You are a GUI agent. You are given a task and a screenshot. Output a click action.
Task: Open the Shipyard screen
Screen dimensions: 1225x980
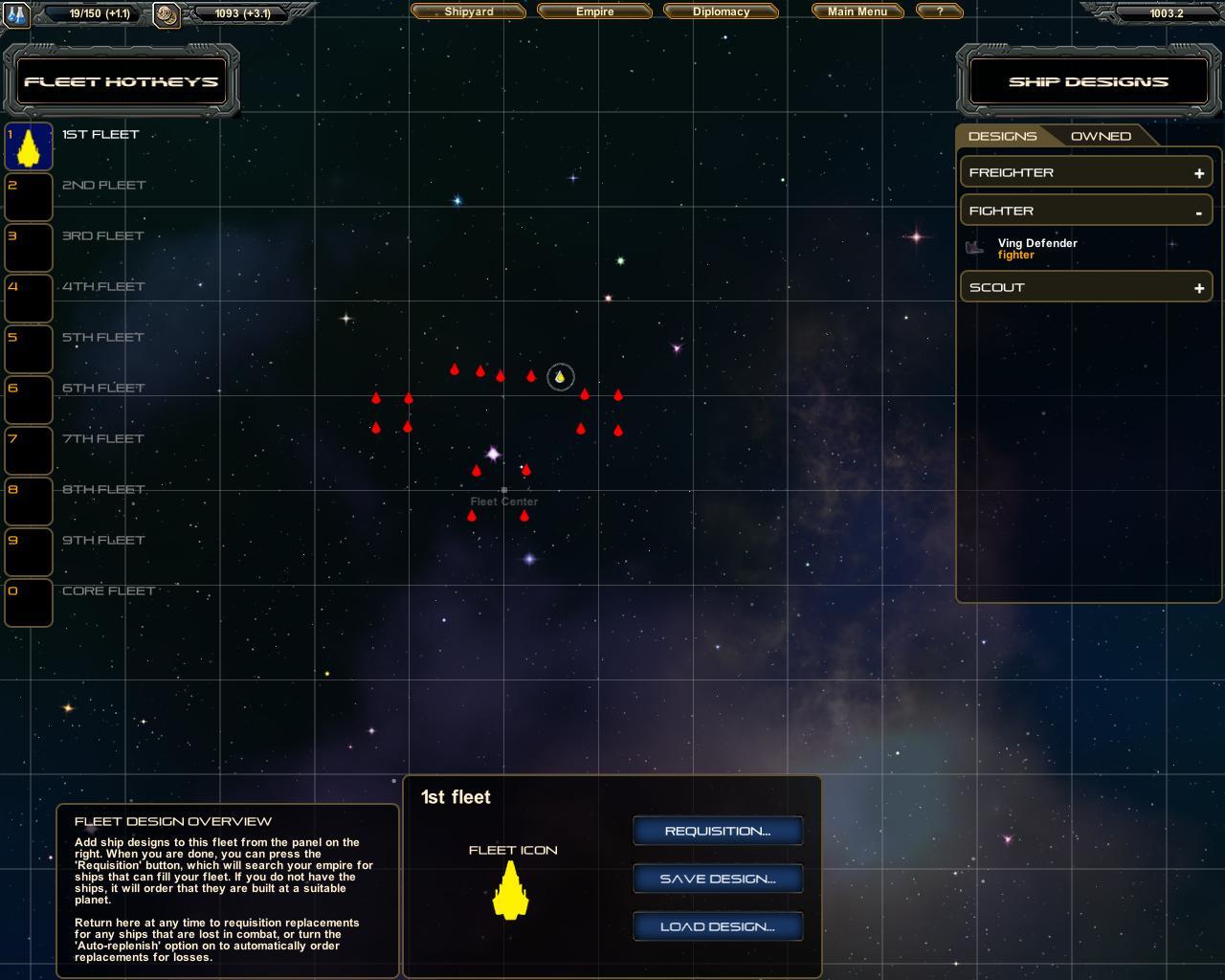pos(468,11)
